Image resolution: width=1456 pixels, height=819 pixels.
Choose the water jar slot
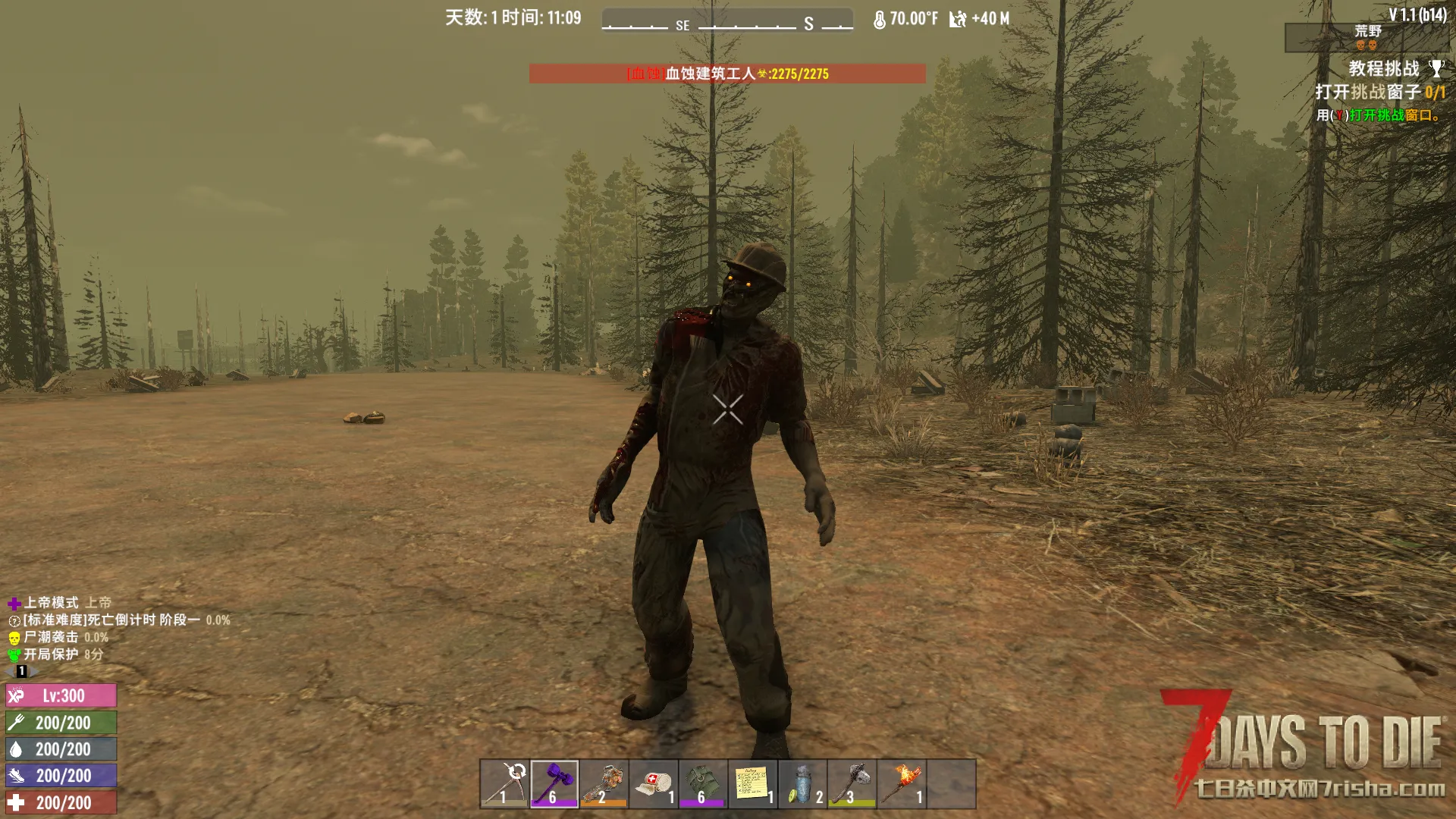point(802,783)
